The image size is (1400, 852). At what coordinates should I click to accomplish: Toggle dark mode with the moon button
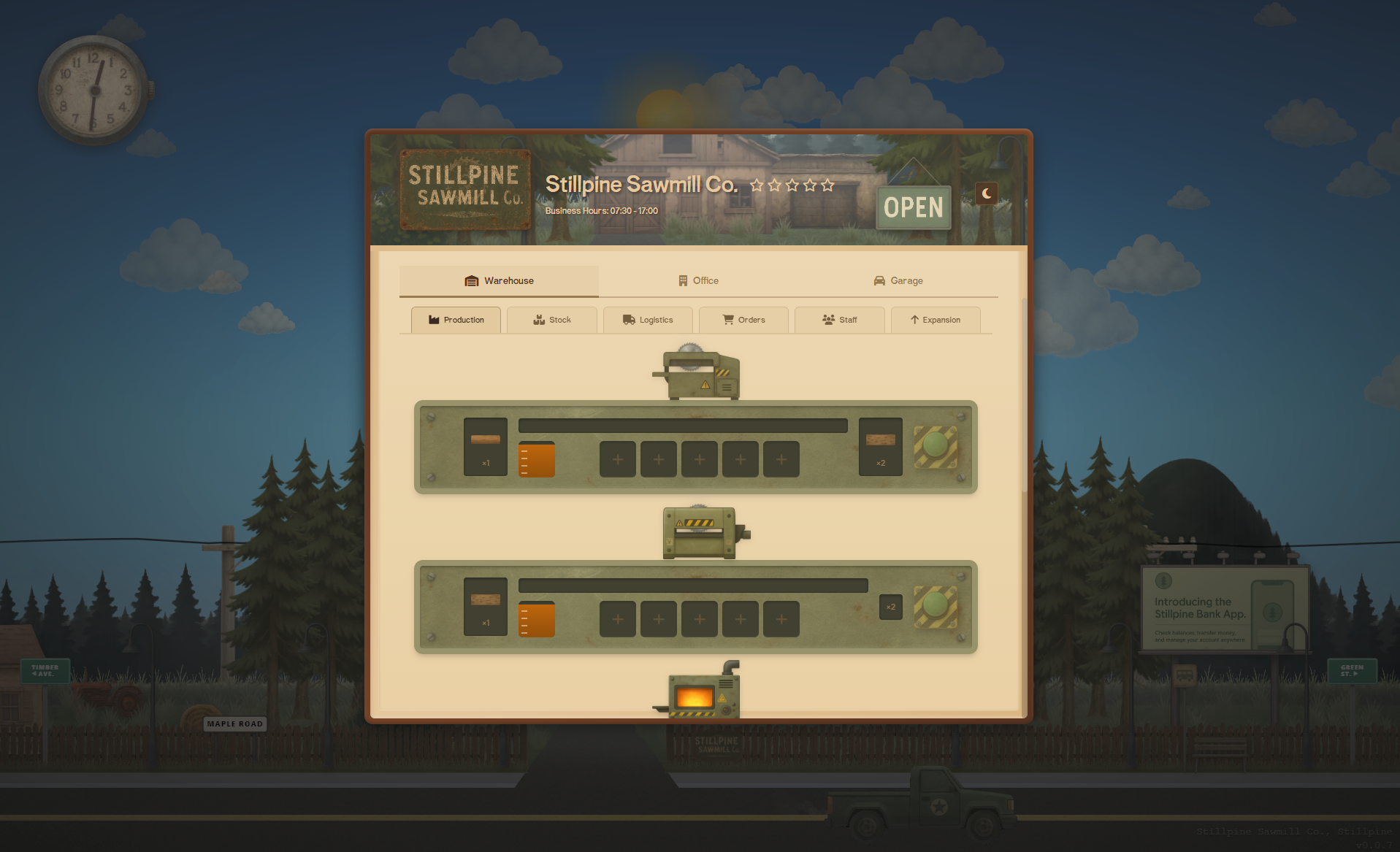987,193
